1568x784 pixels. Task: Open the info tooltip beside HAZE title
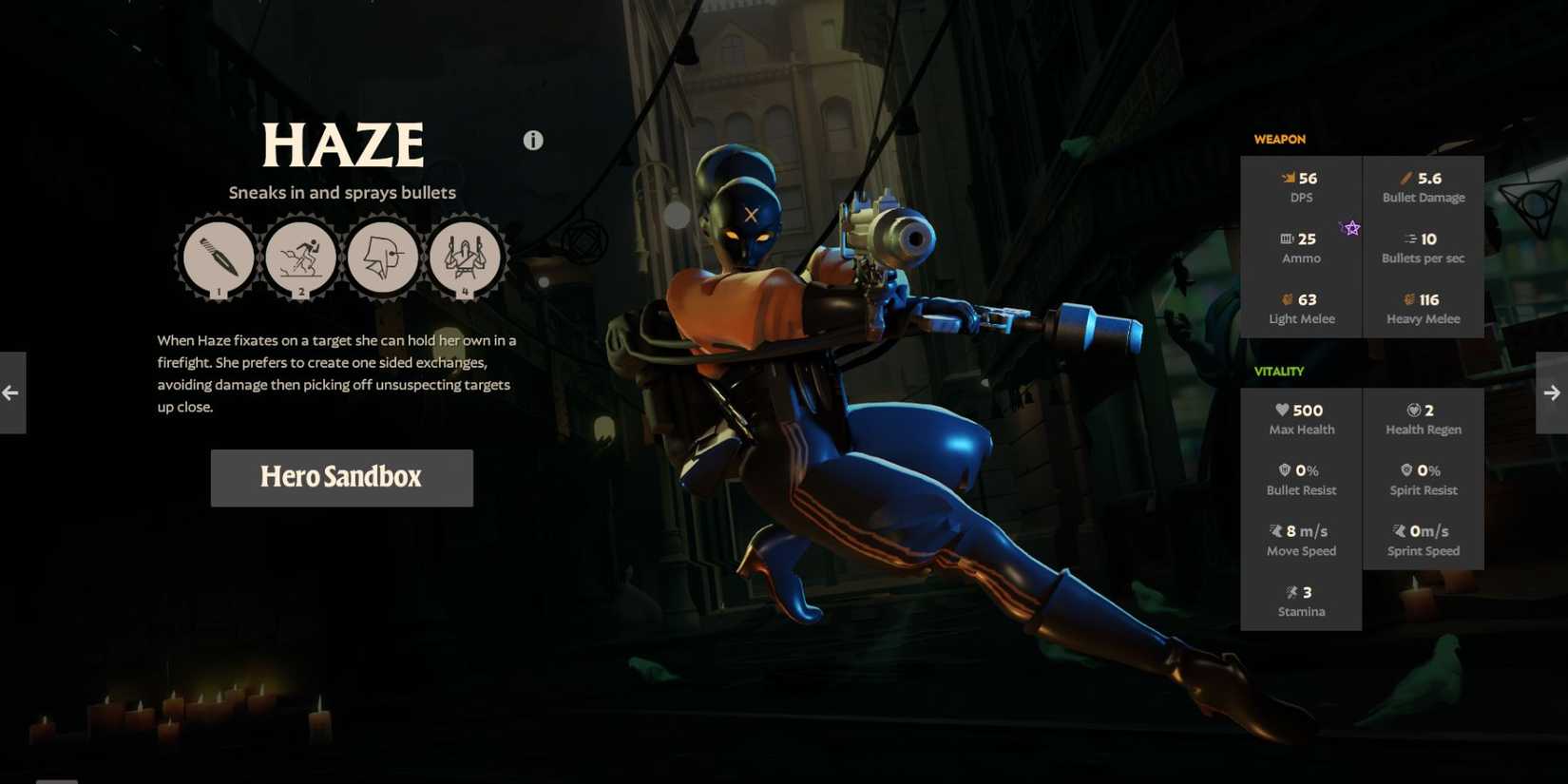point(533,140)
